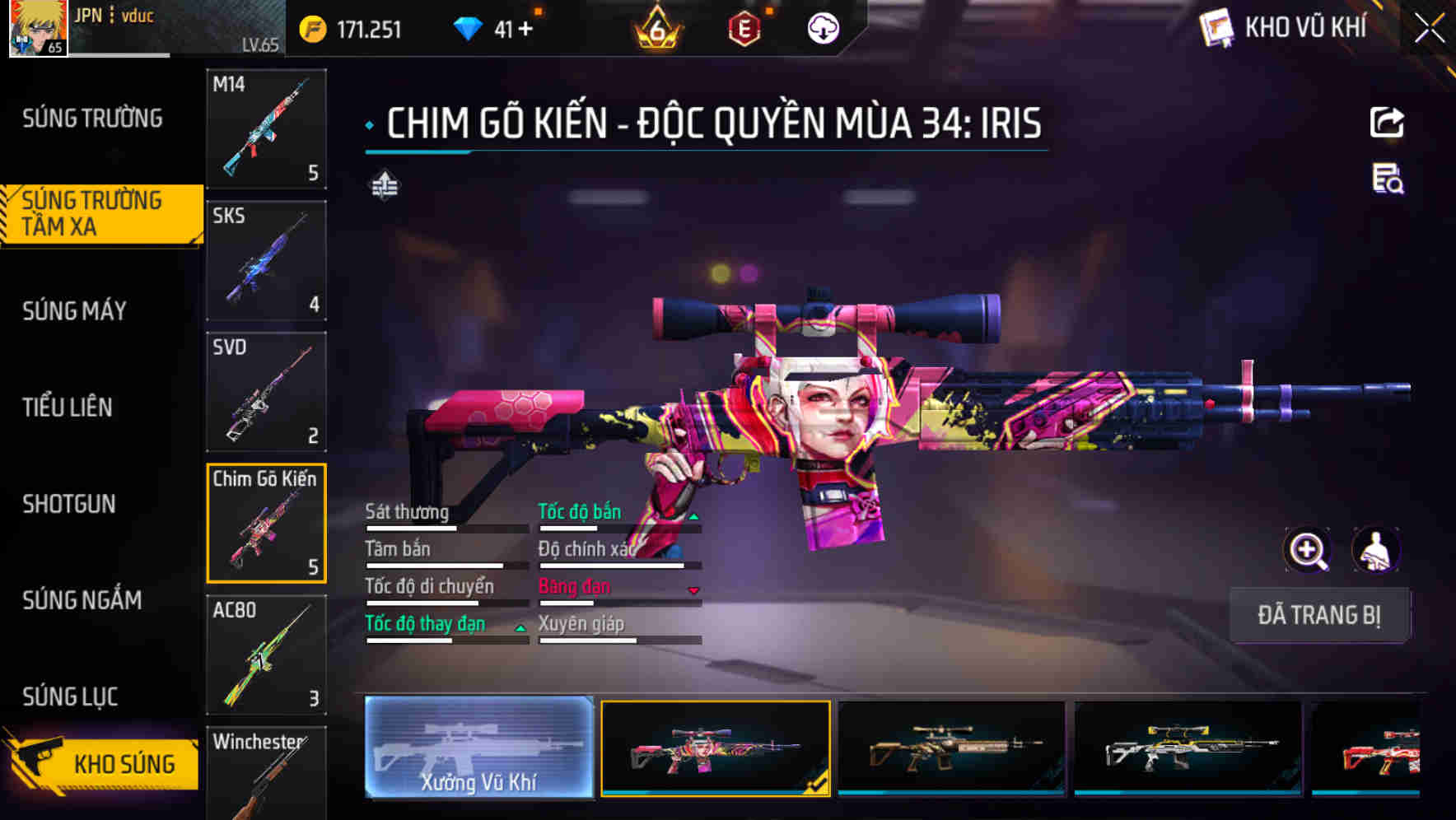This screenshot has width=1456, height=820.
Task: Open the share icon beside weapon title
Action: (1387, 121)
